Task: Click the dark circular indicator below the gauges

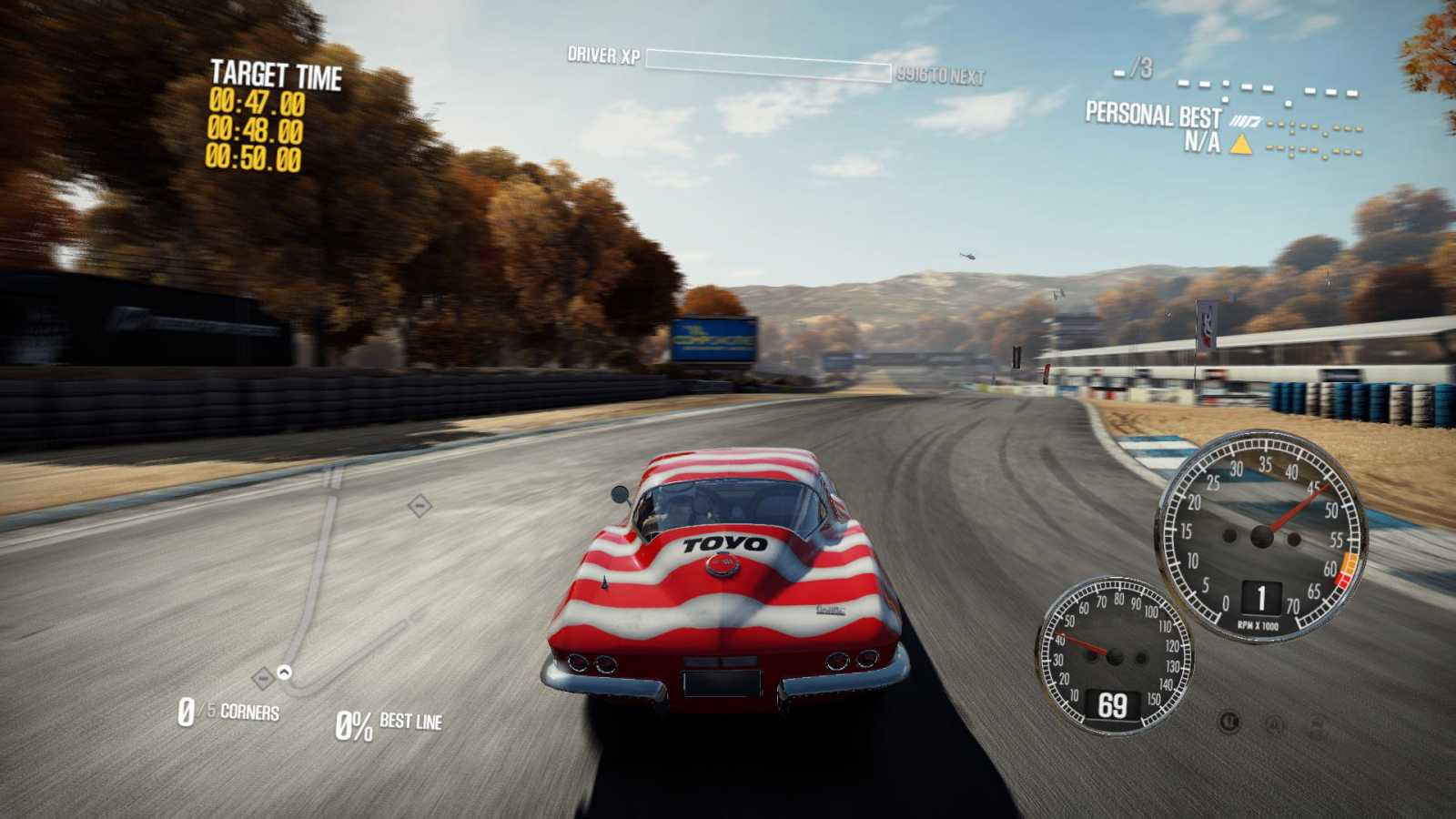Action: [x=1229, y=723]
